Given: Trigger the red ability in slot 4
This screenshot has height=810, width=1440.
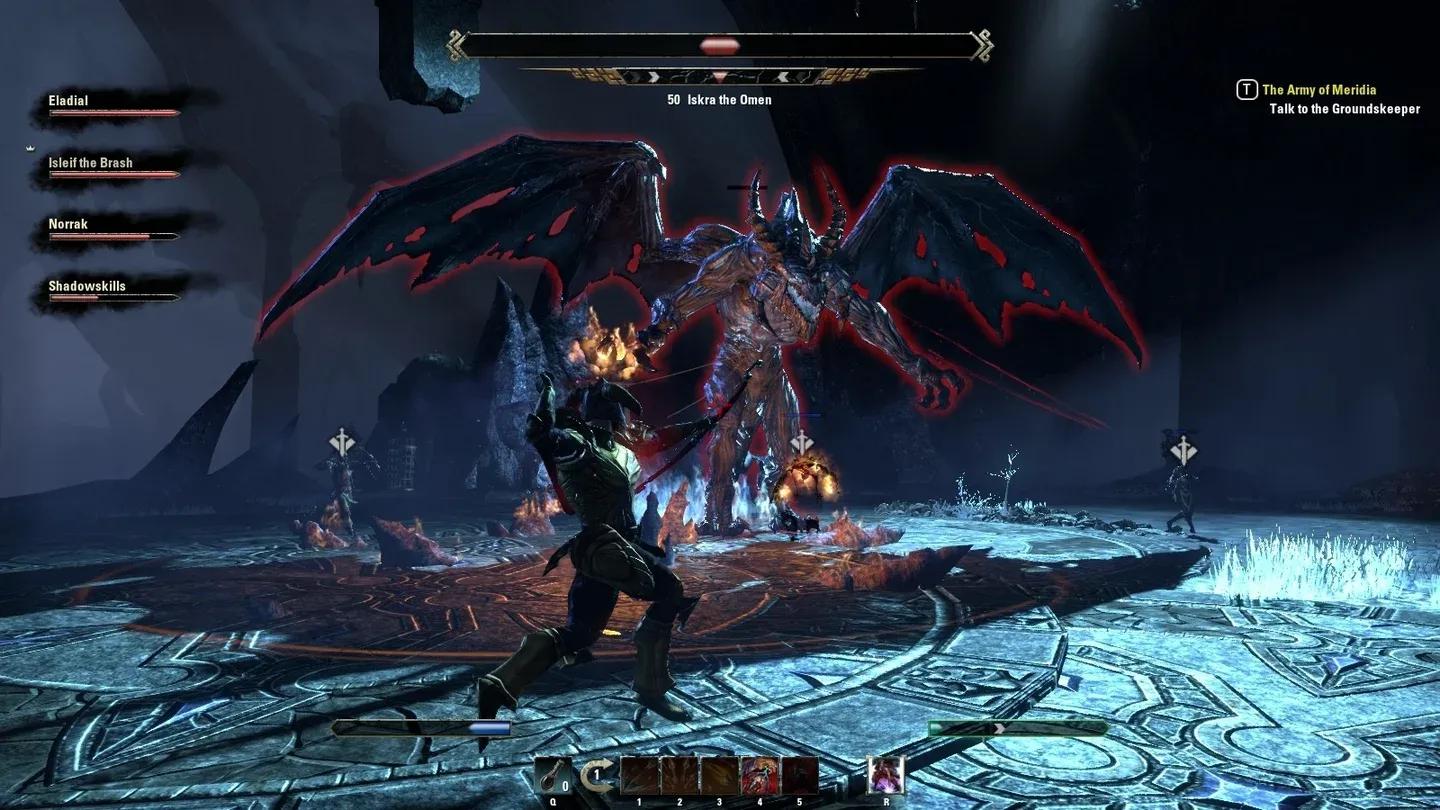Looking at the screenshot, I should [759, 775].
